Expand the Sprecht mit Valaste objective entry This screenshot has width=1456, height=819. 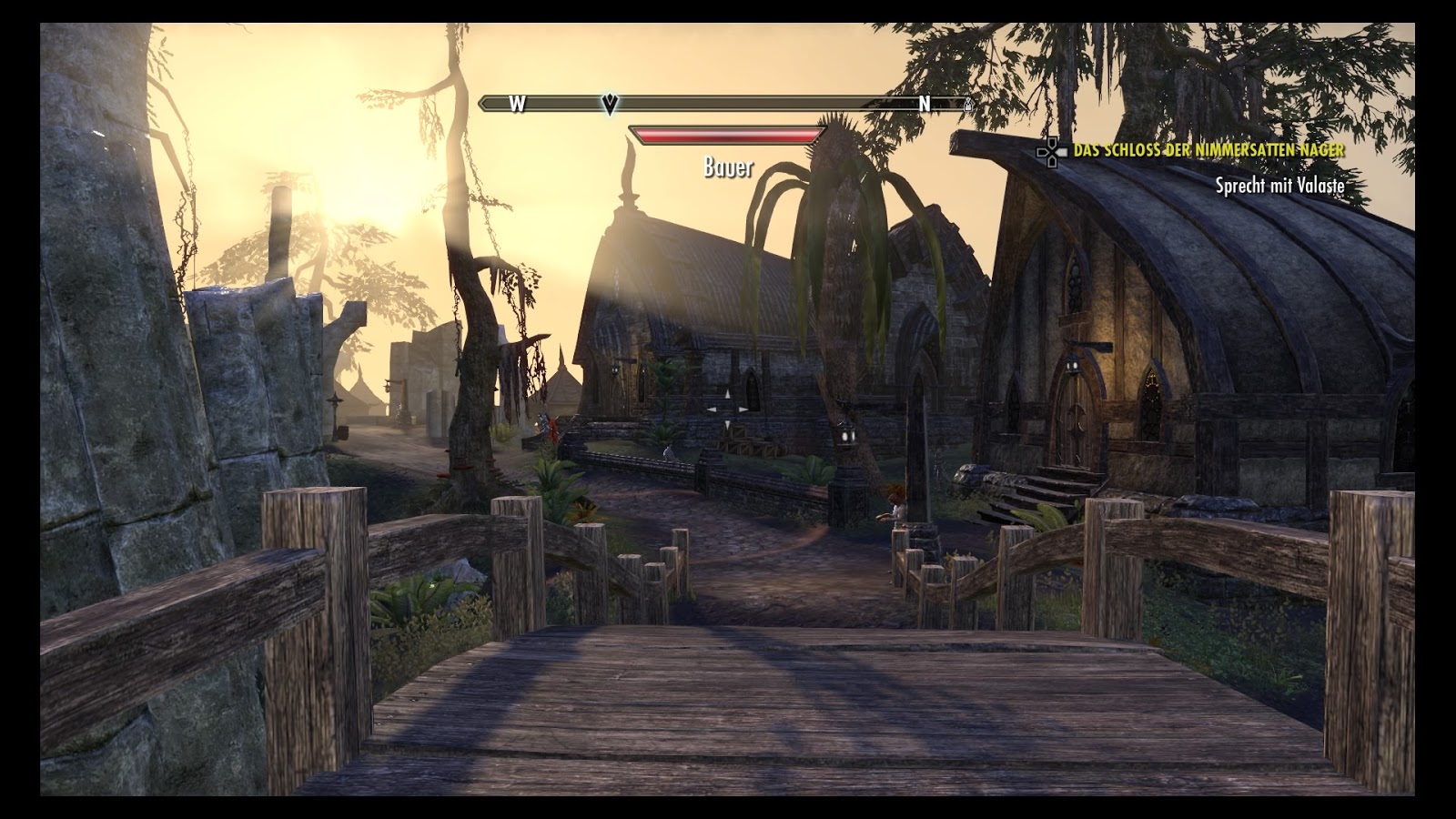(1280, 184)
